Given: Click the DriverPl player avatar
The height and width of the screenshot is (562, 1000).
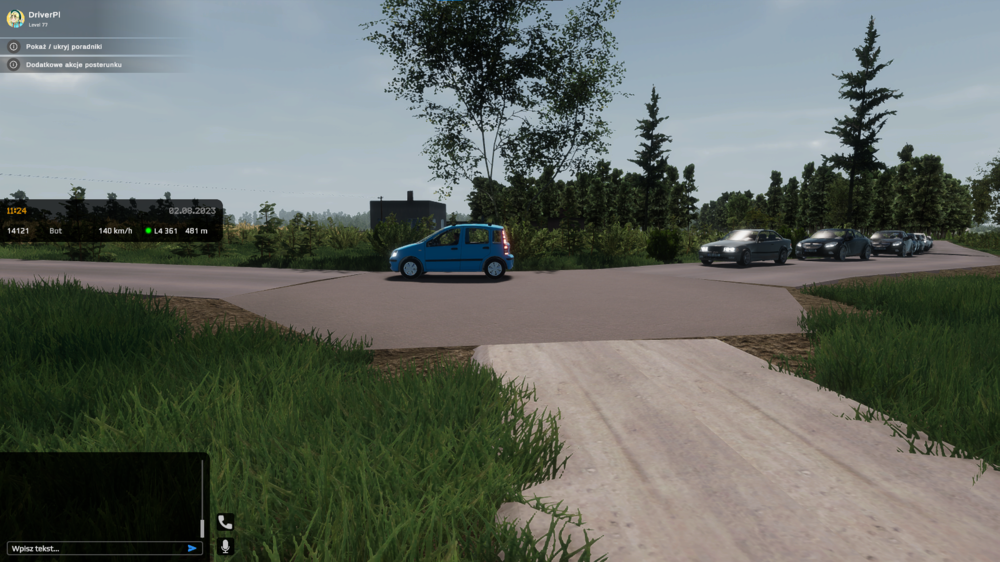Looking at the screenshot, I should pyautogui.click(x=15, y=18).
